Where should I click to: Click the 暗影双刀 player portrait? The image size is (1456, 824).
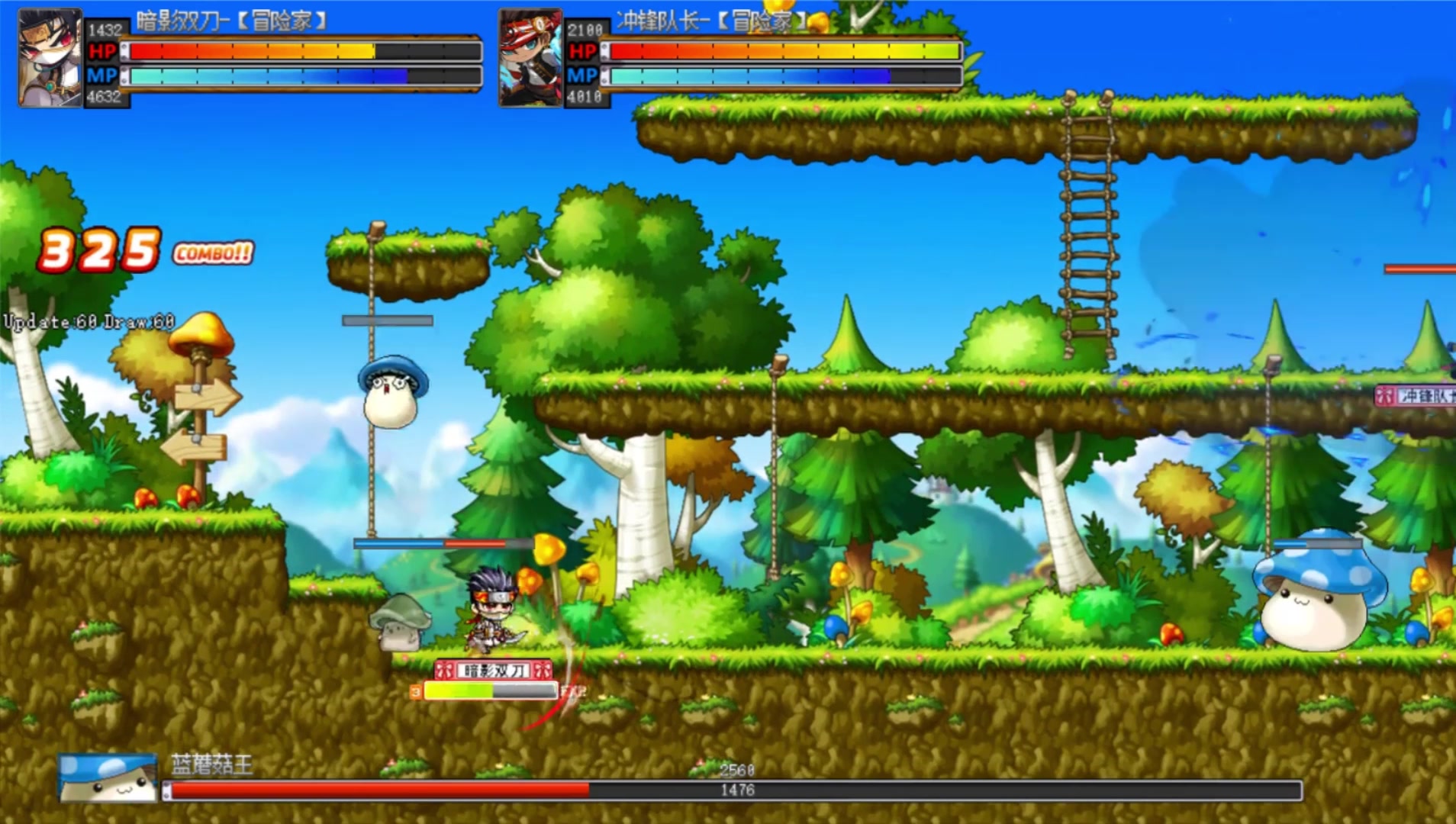coord(50,58)
